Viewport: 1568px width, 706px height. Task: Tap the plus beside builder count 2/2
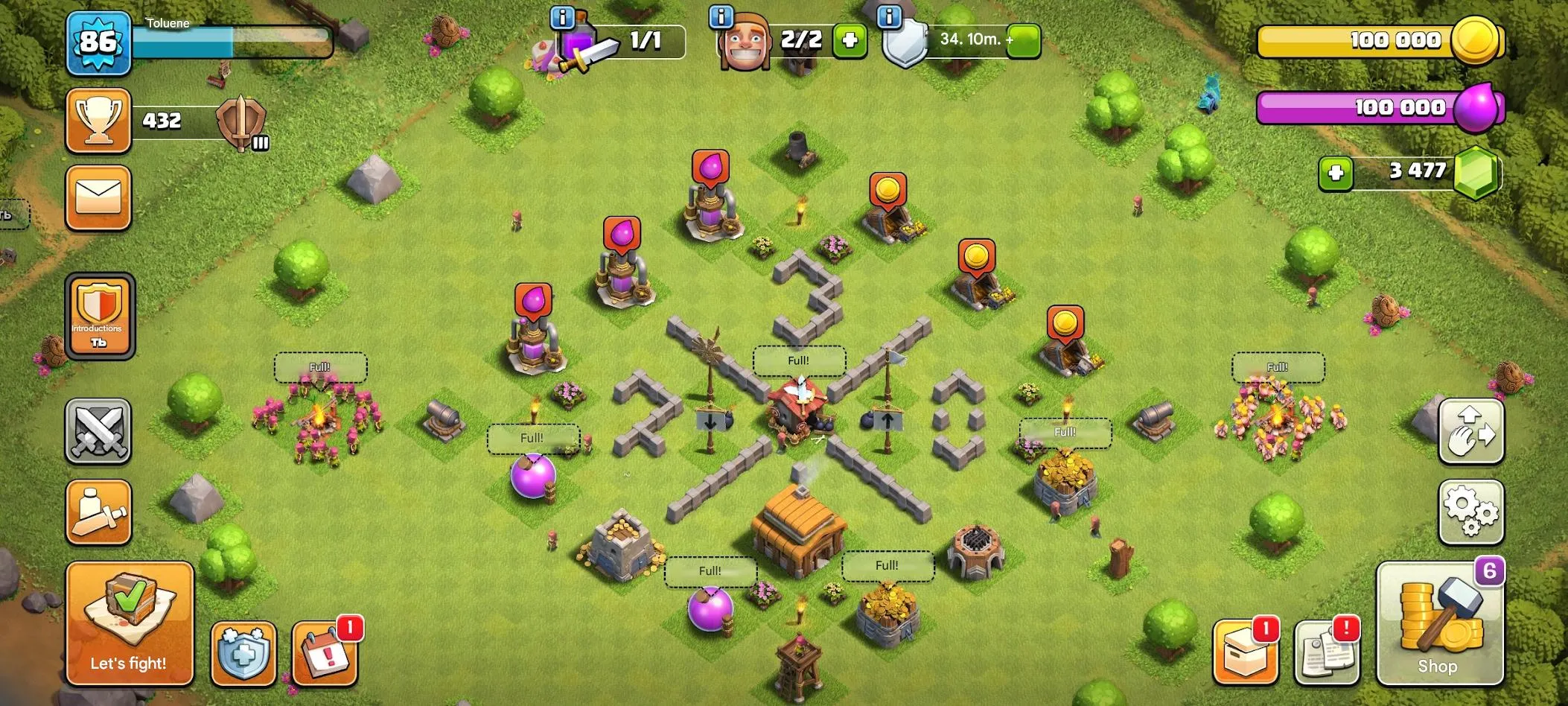(x=850, y=41)
